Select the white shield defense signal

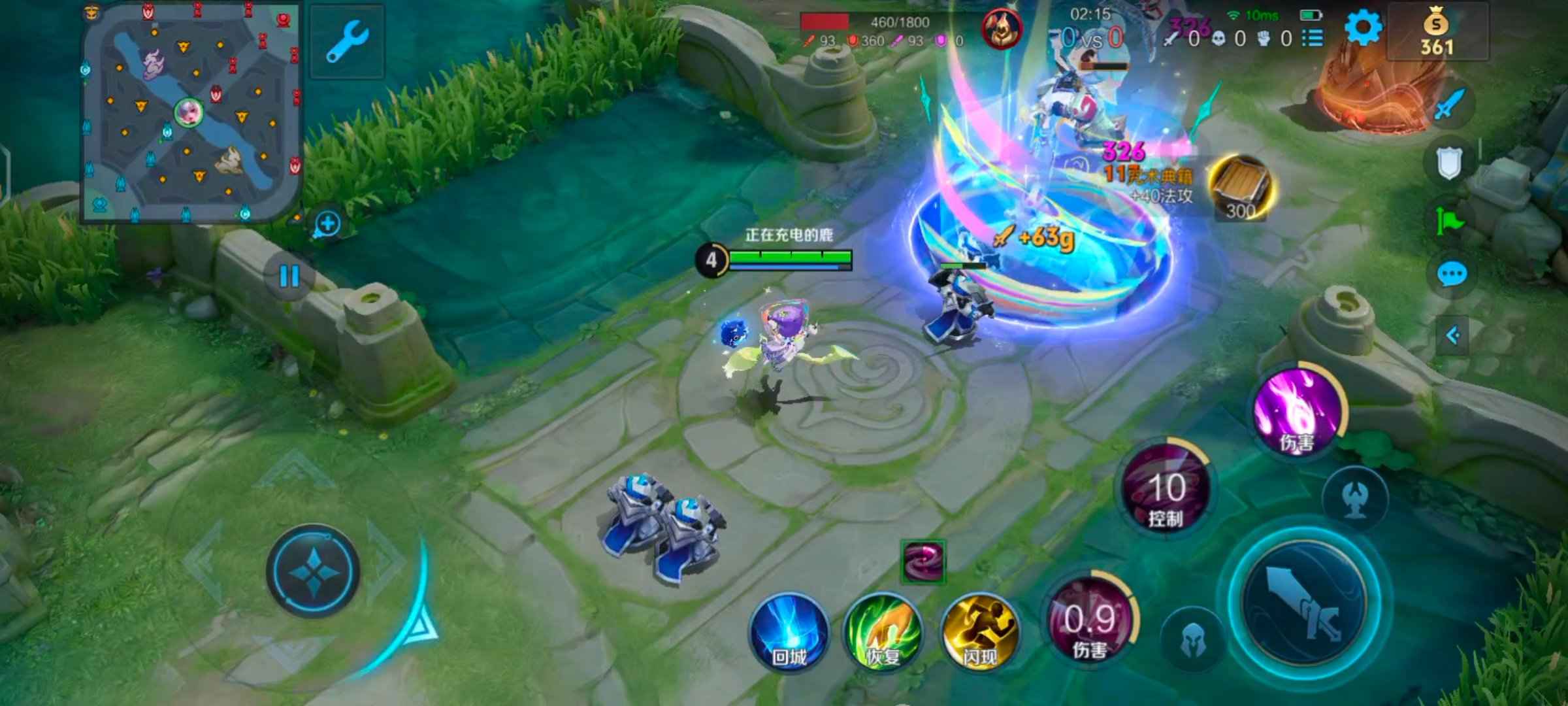[1448, 163]
